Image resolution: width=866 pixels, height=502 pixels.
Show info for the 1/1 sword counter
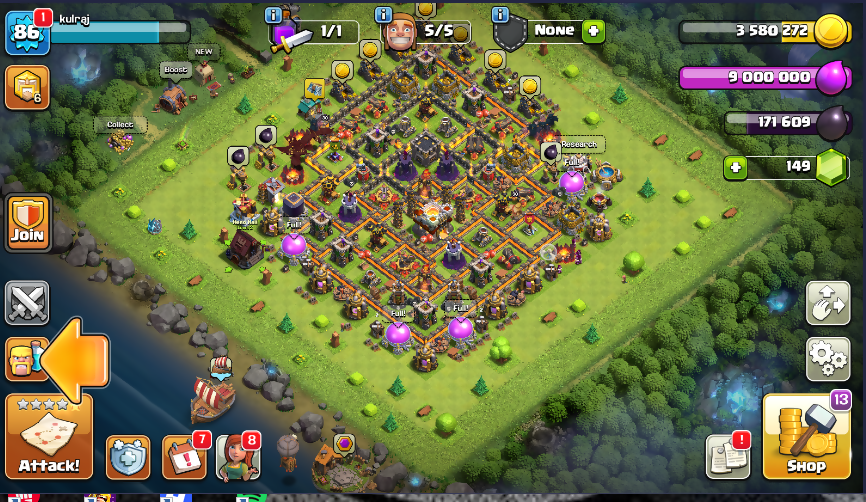(x=273, y=15)
